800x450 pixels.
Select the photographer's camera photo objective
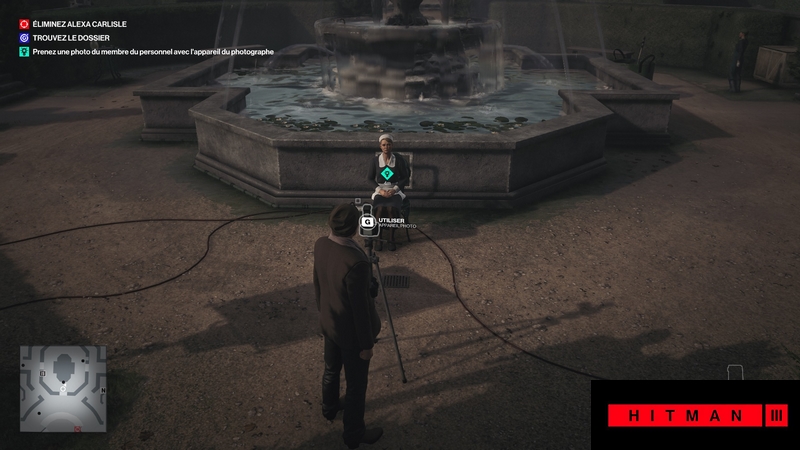coord(150,51)
